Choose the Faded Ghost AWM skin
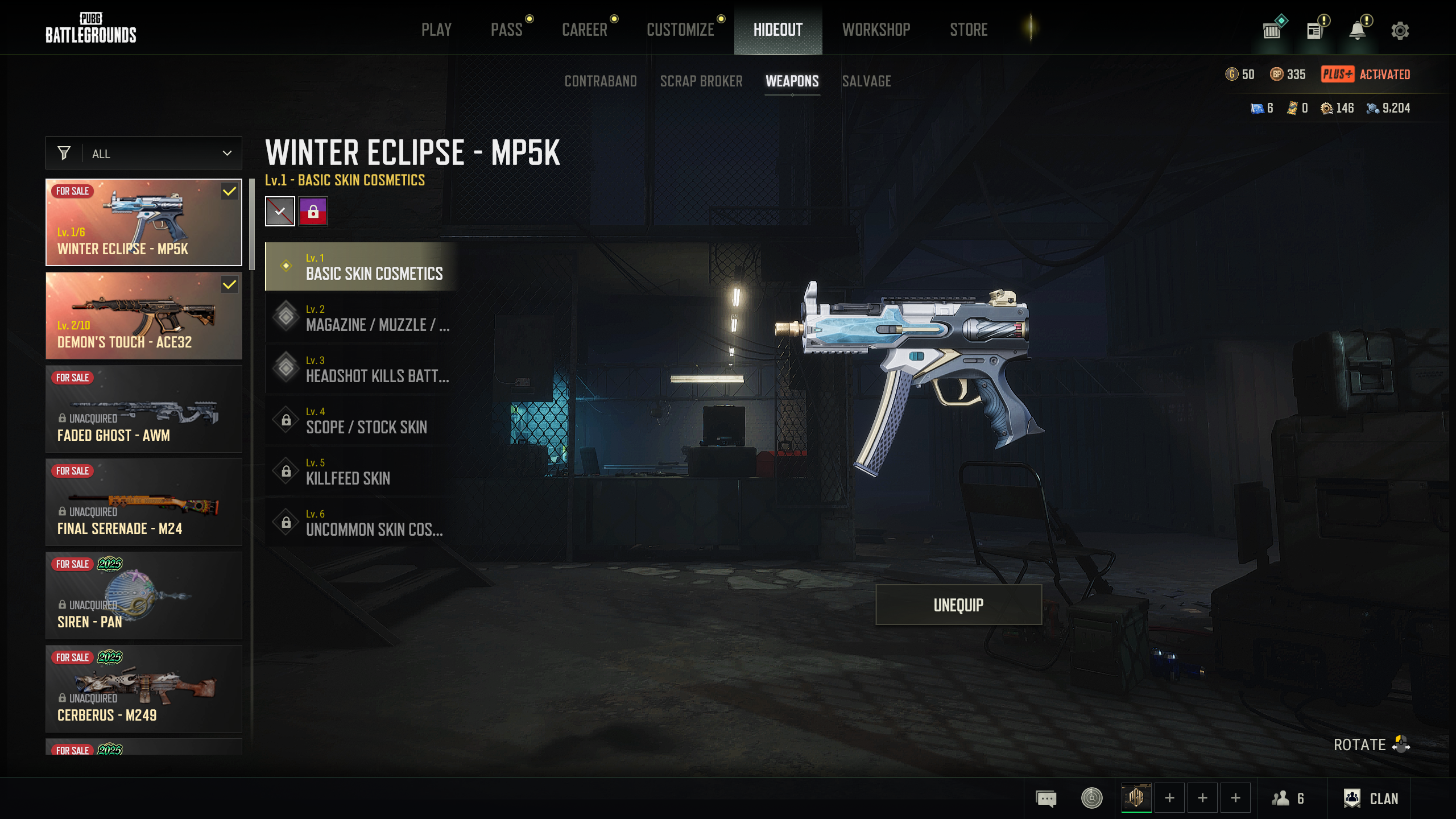This screenshot has height=819, width=1456. (x=144, y=409)
